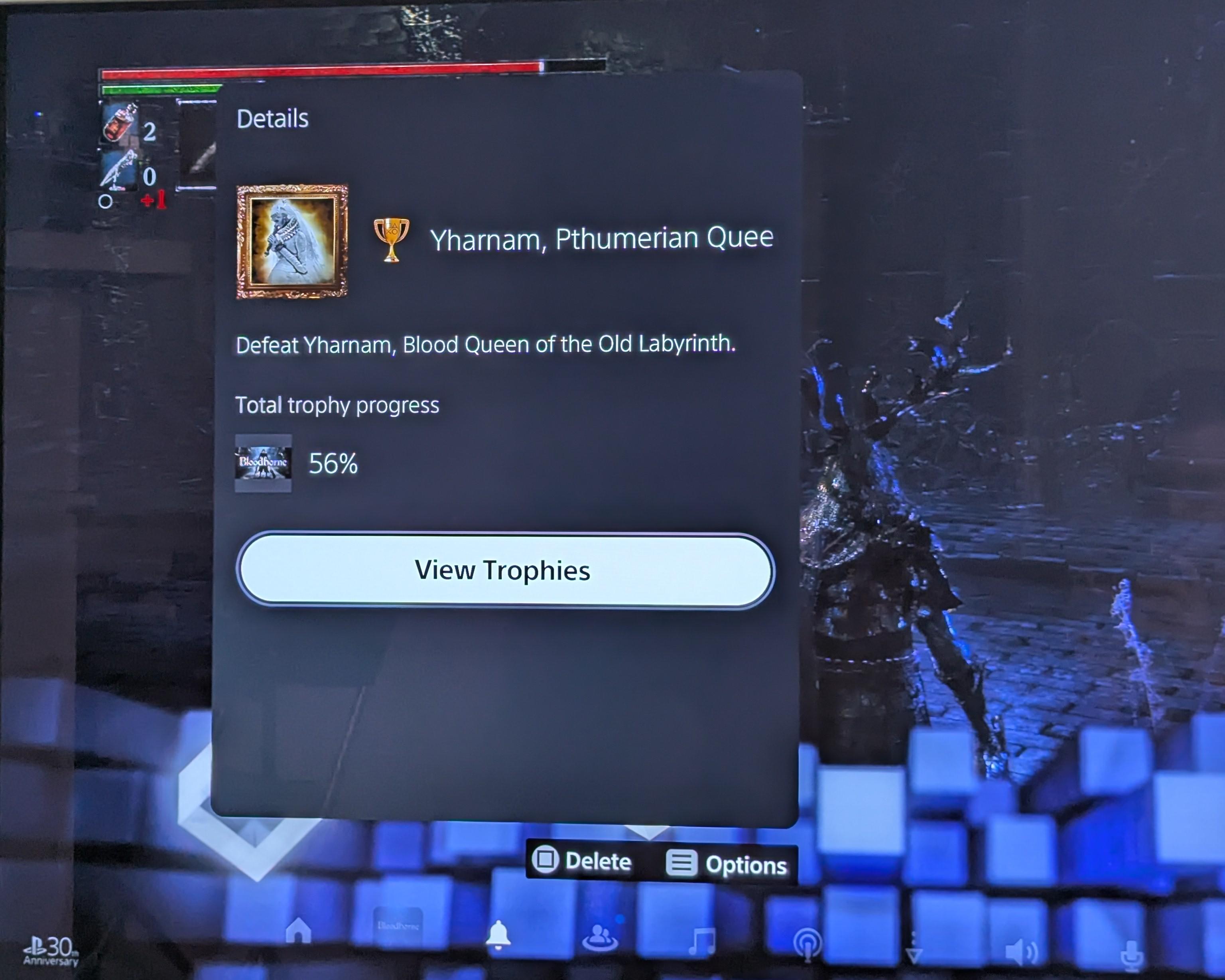Click the Bloodborne game icon next to 56%

pyautogui.click(x=263, y=463)
